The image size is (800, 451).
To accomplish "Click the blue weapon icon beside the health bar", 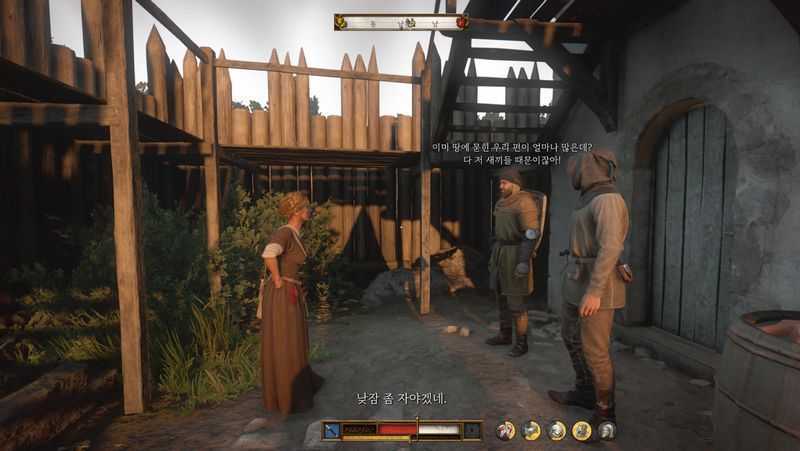I will point(331,430).
